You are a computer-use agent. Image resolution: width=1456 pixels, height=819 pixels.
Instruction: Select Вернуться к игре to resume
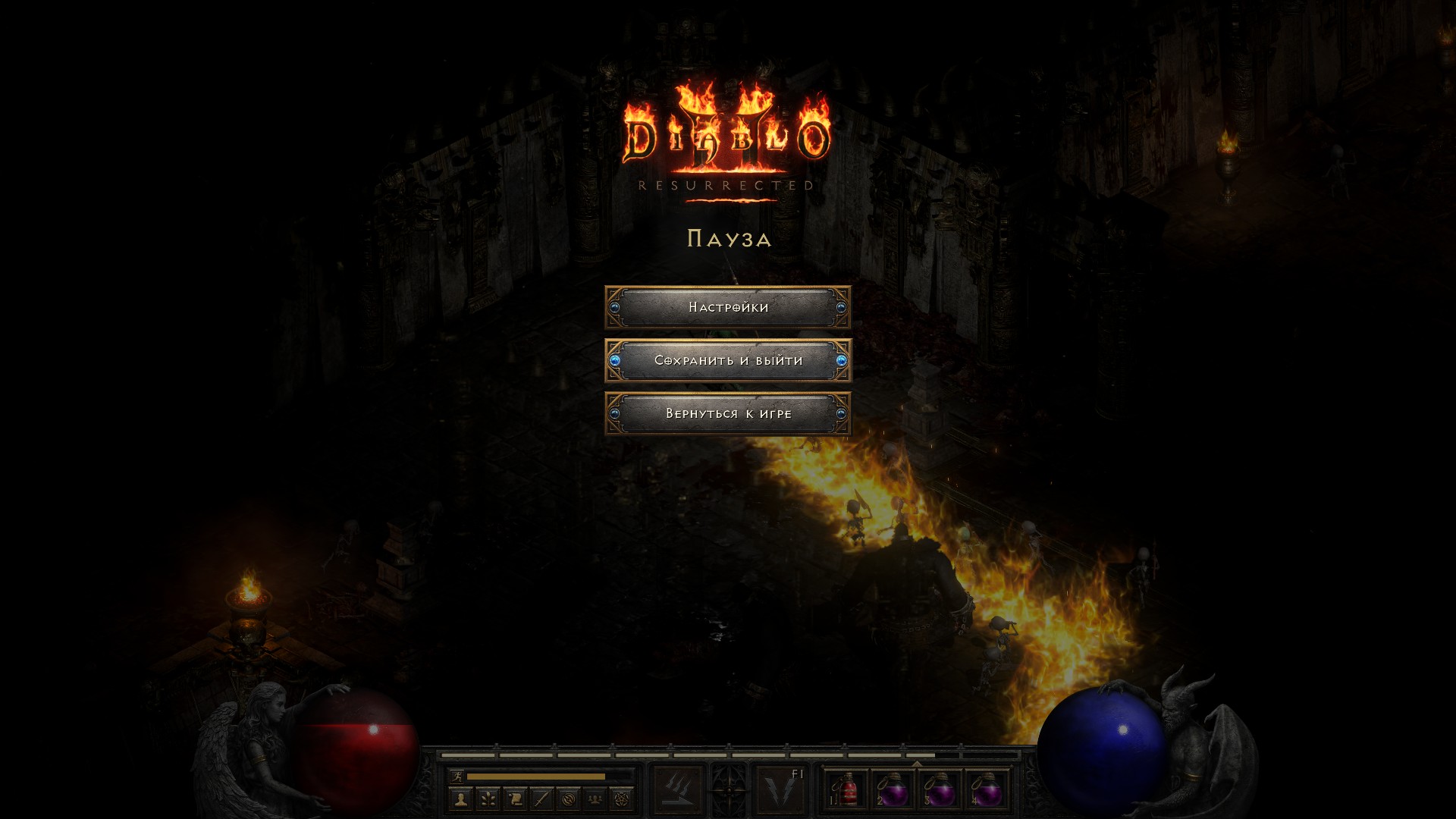pos(728,413)
